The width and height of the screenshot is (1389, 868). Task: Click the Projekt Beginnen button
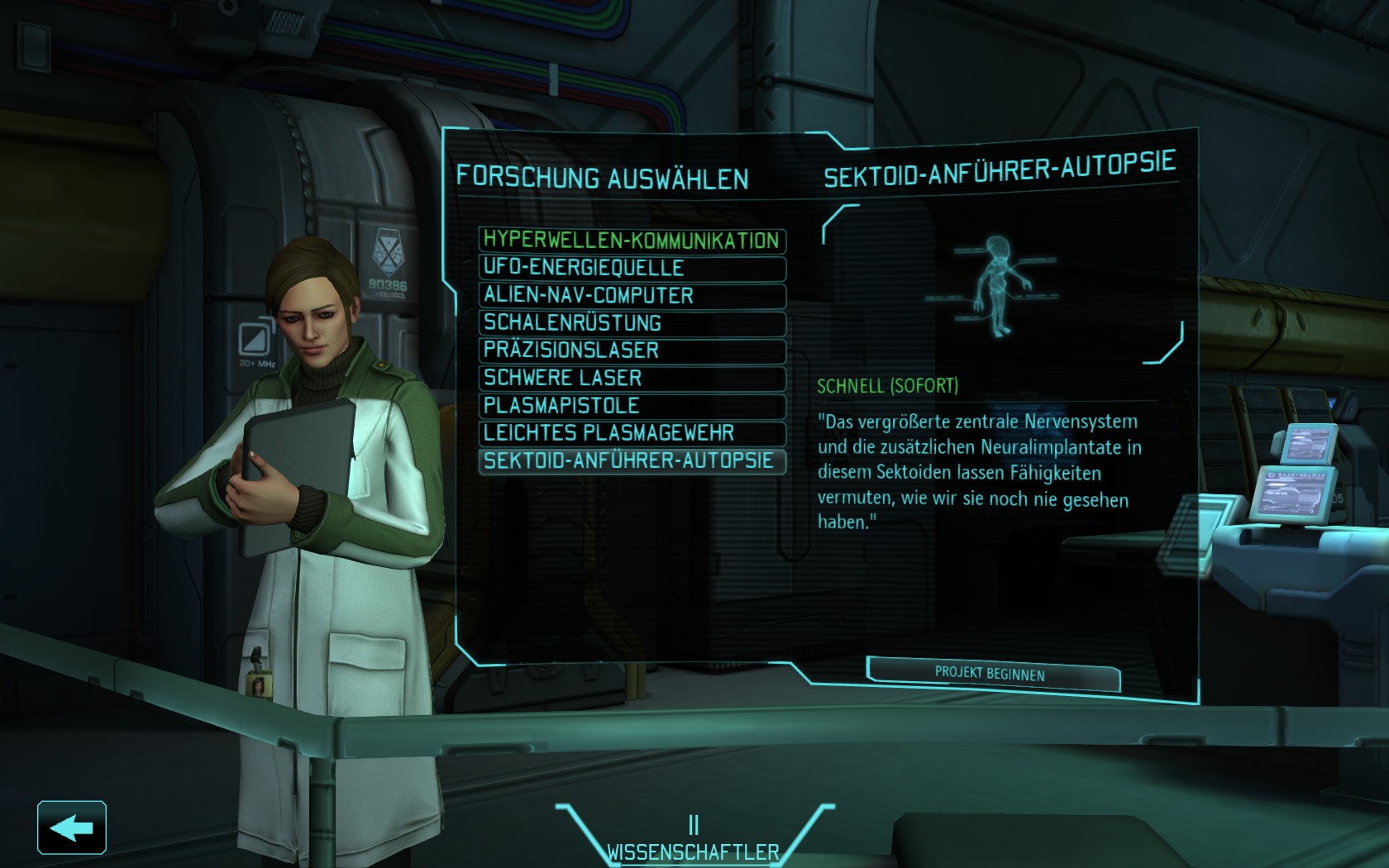pyautogui.click(x=991, y=674)
